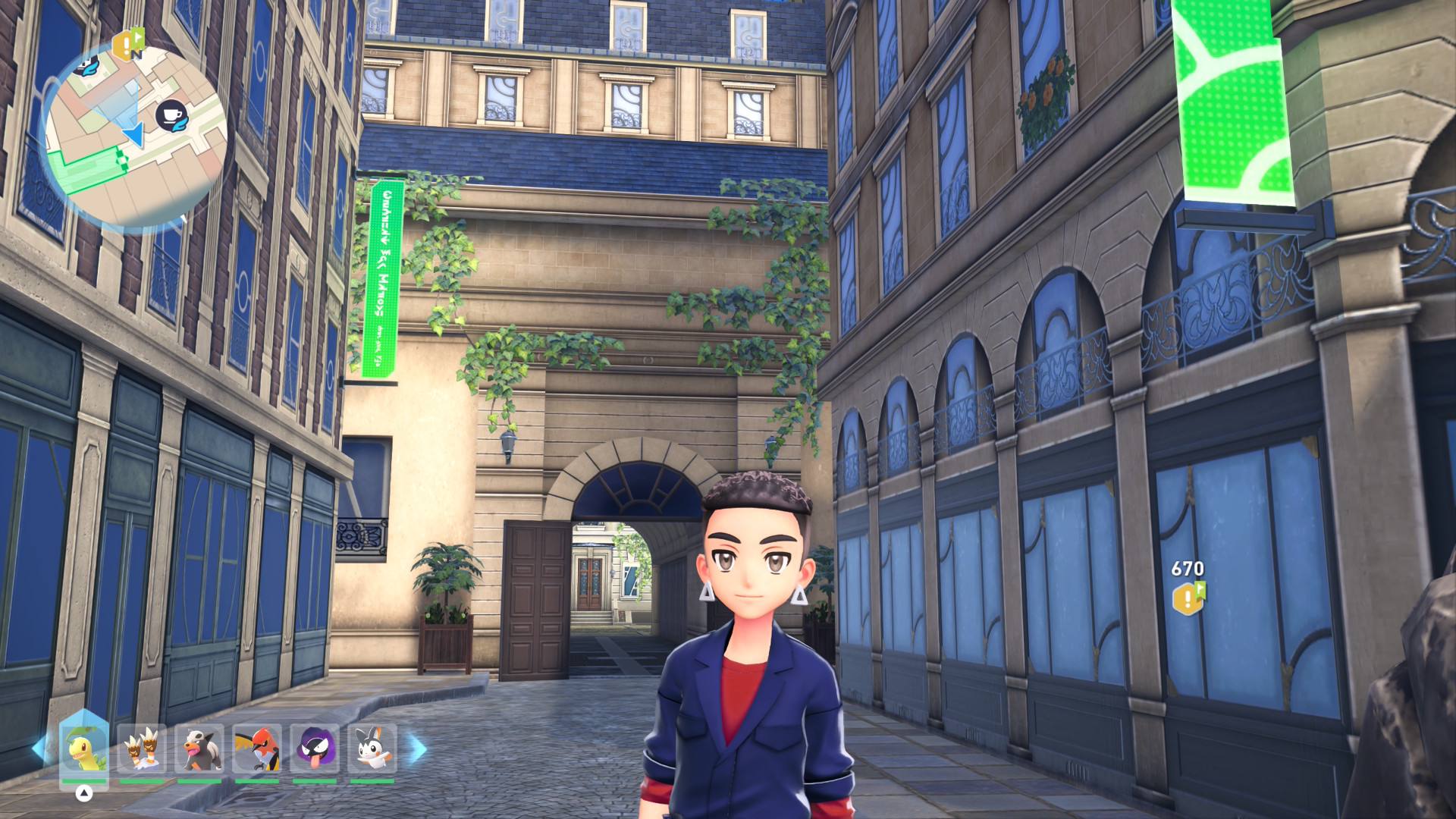The image size is (1456, 819).
Task: Pick Gastly from the party bar
Action: [x=315, y=748]
